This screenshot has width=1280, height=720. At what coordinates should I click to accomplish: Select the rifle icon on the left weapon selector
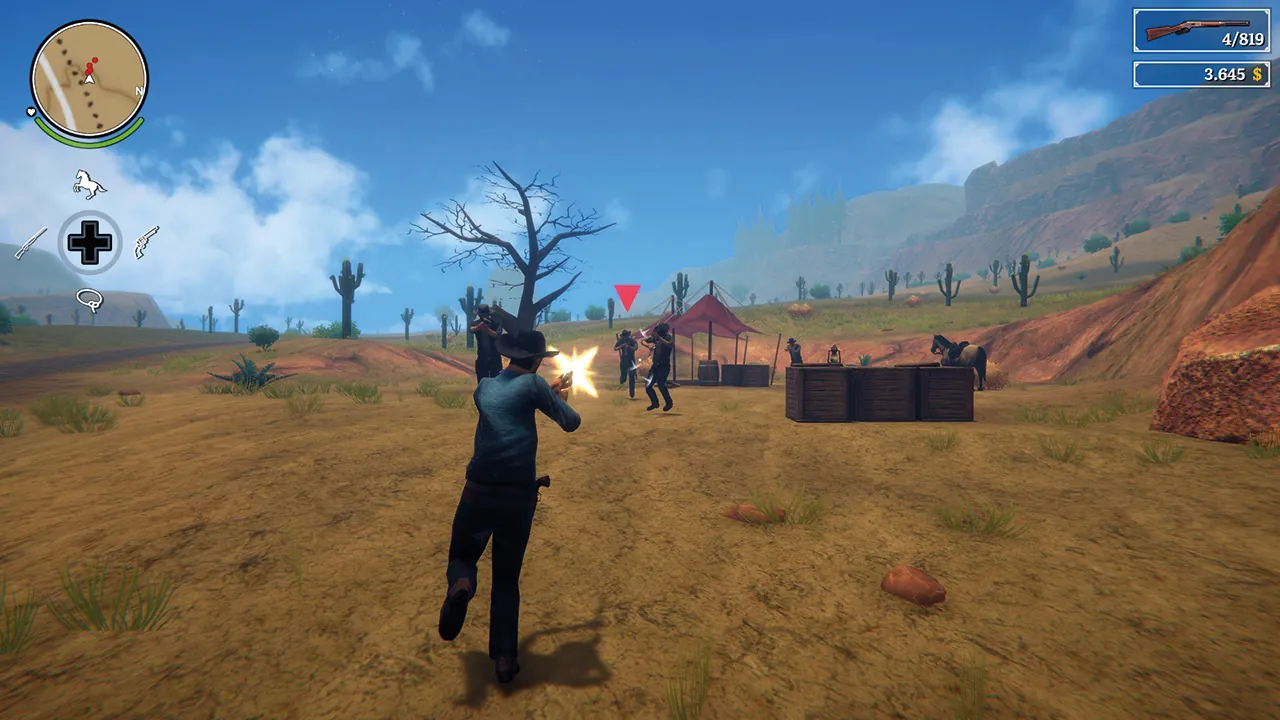[x=30, y=243]
